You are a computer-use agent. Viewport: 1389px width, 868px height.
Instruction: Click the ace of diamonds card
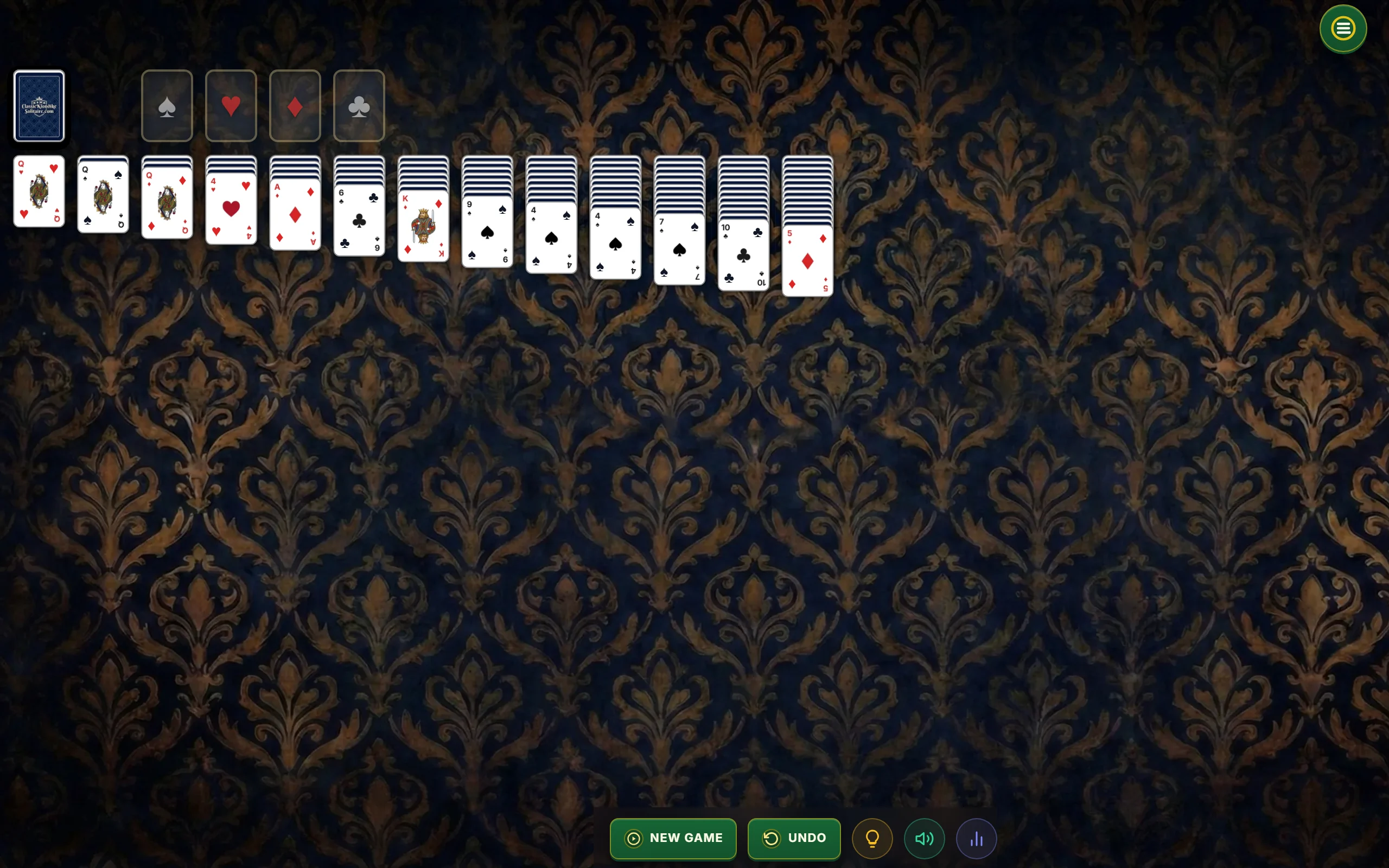coord(295,215)
